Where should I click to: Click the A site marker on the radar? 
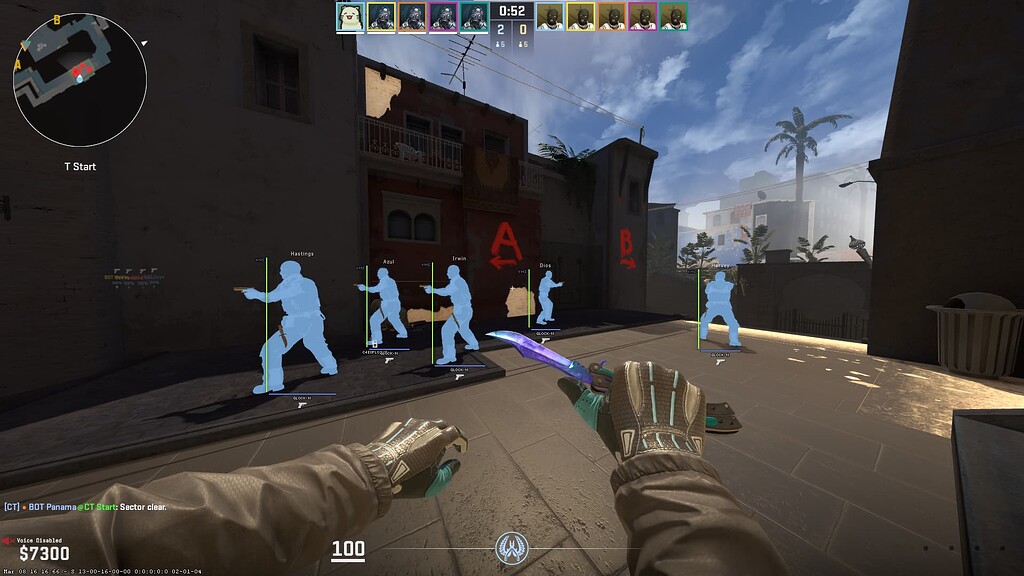19,63
